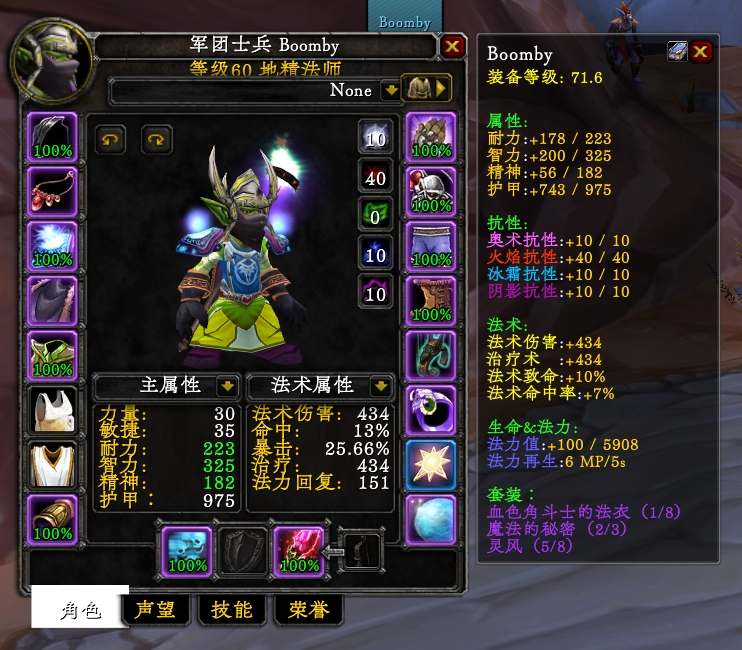Select the purple pants leg slot

[431, 245]
